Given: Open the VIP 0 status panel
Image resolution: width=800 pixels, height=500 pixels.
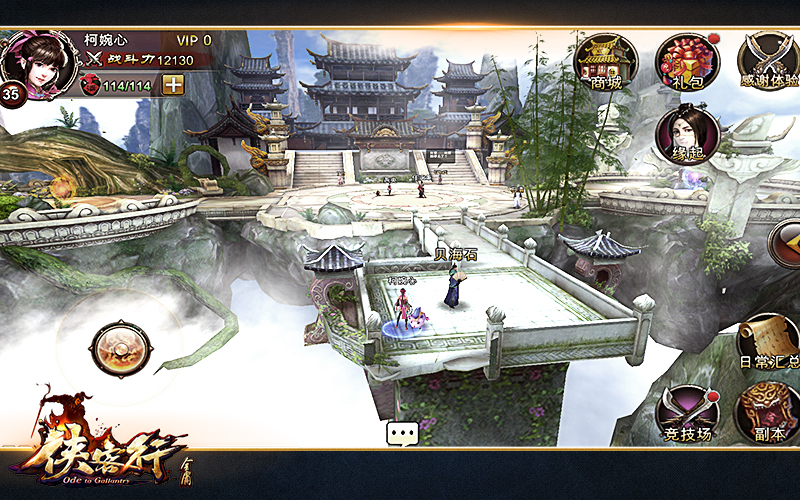Looking at the screenshot, I should [194, 40].
